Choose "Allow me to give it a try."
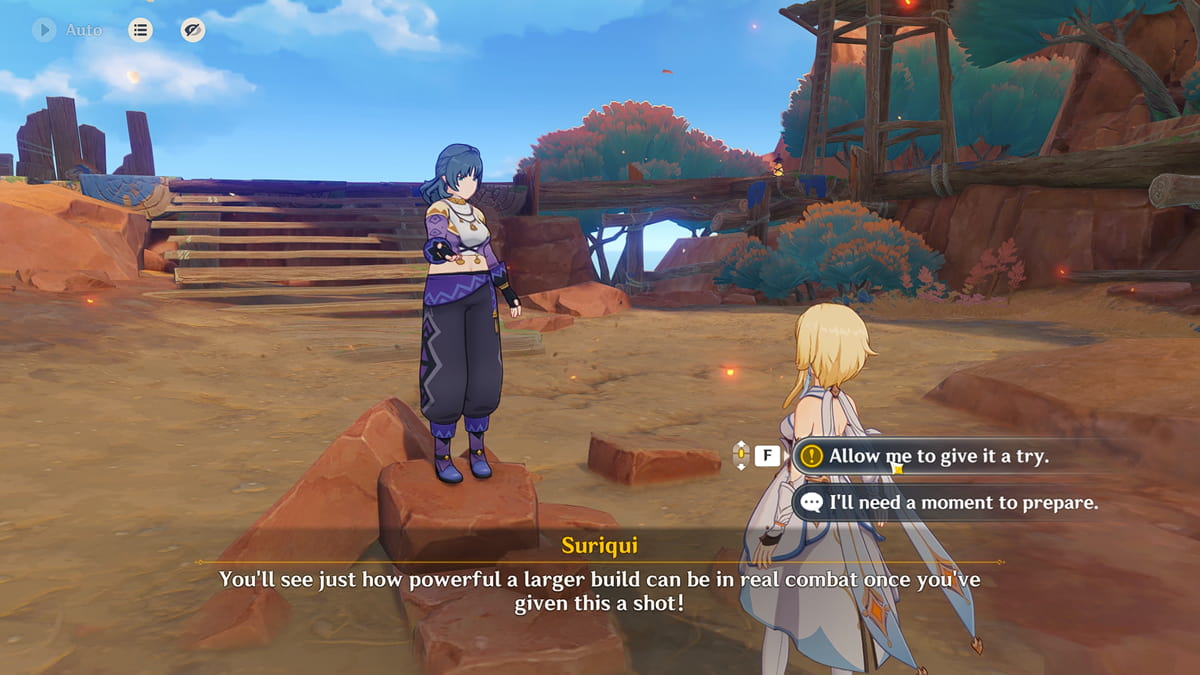Viewport: 1200px width, 675px height. [938, 456]
